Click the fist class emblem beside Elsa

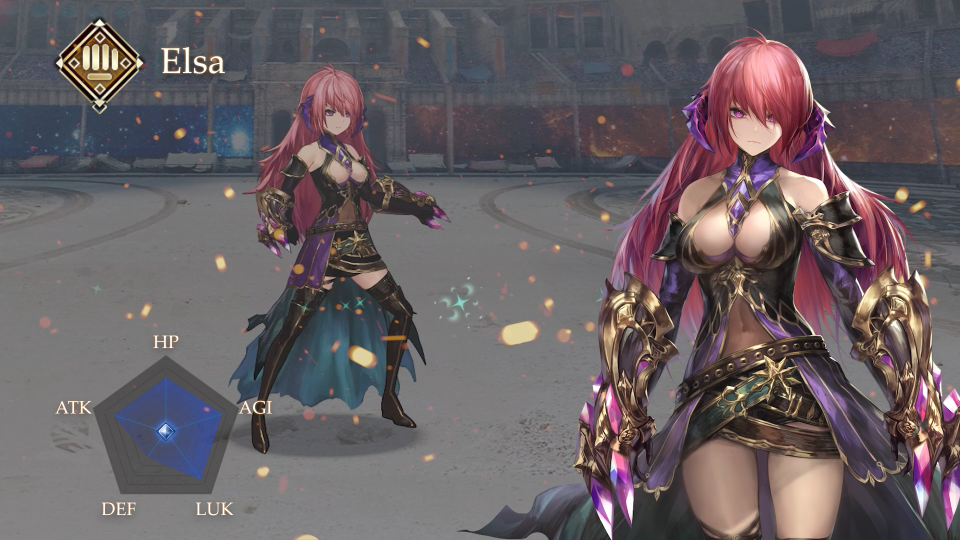pos(99,64)
